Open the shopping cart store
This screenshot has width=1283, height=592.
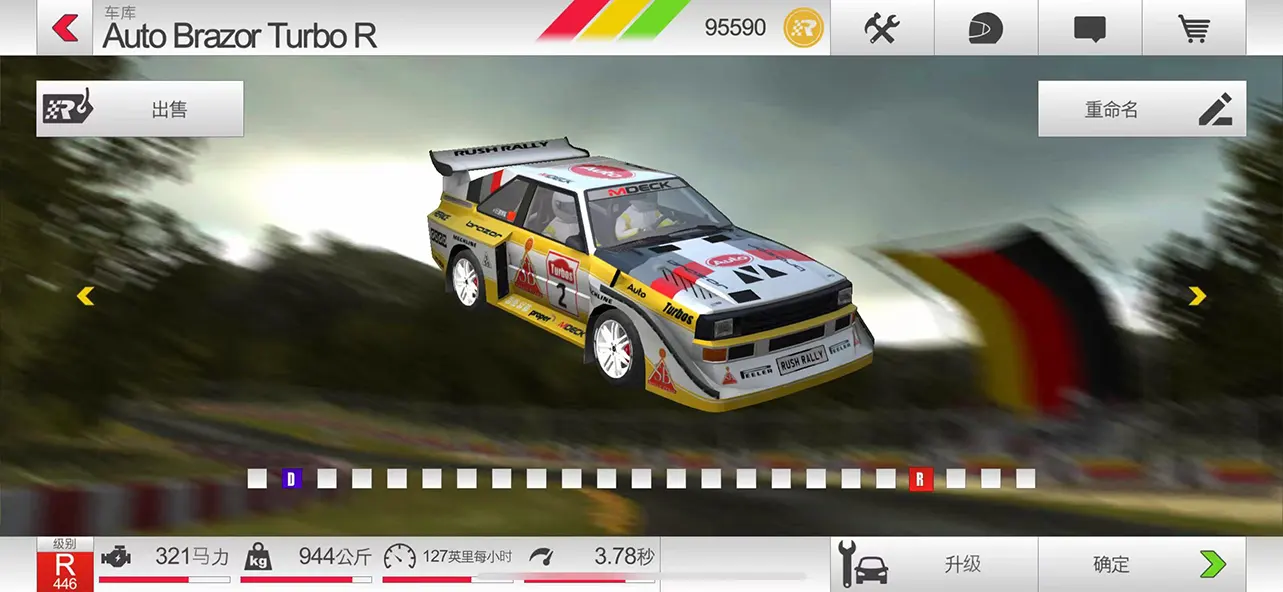tap(1193, 28)
